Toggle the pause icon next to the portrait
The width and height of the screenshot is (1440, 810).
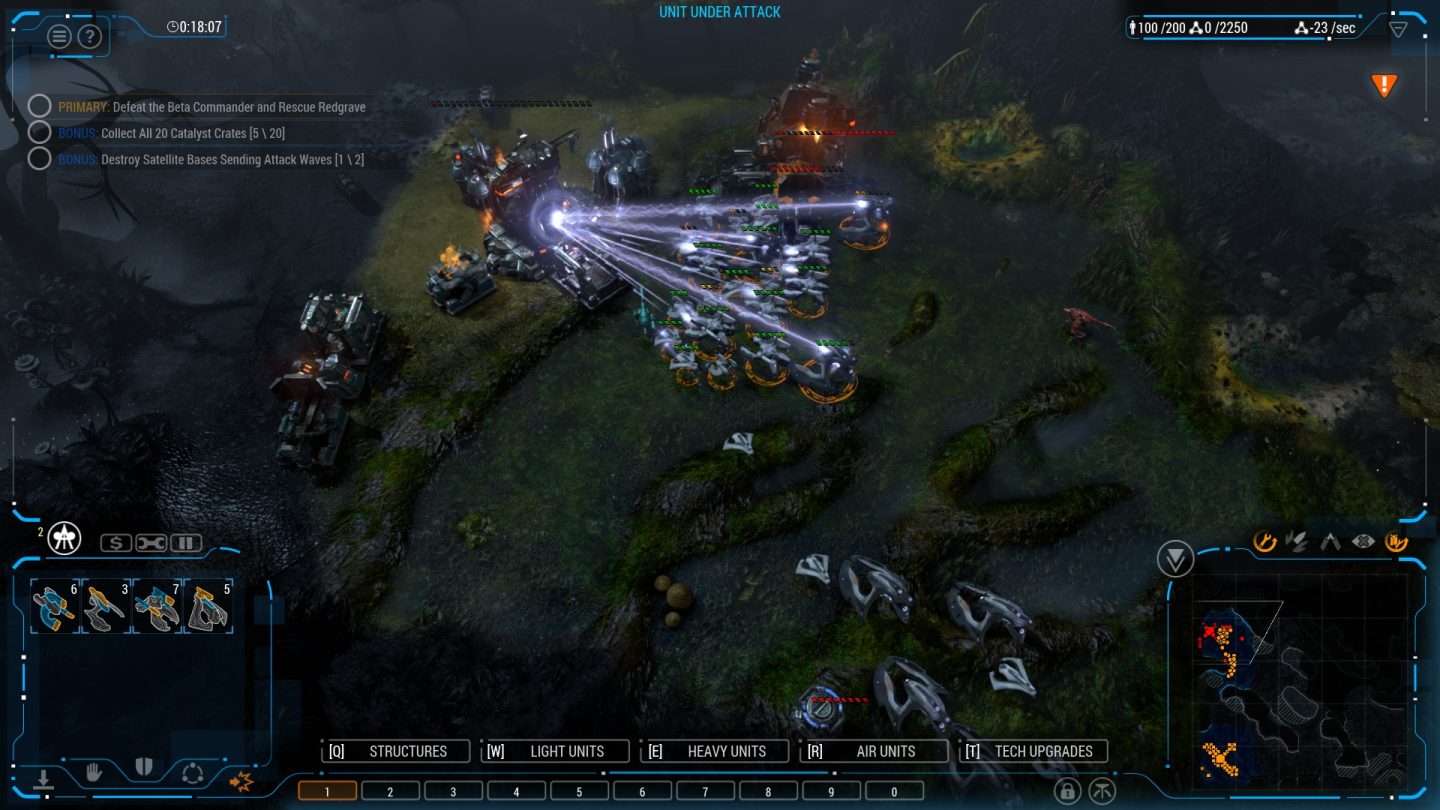pyautogui.click(x=185, y=543)
